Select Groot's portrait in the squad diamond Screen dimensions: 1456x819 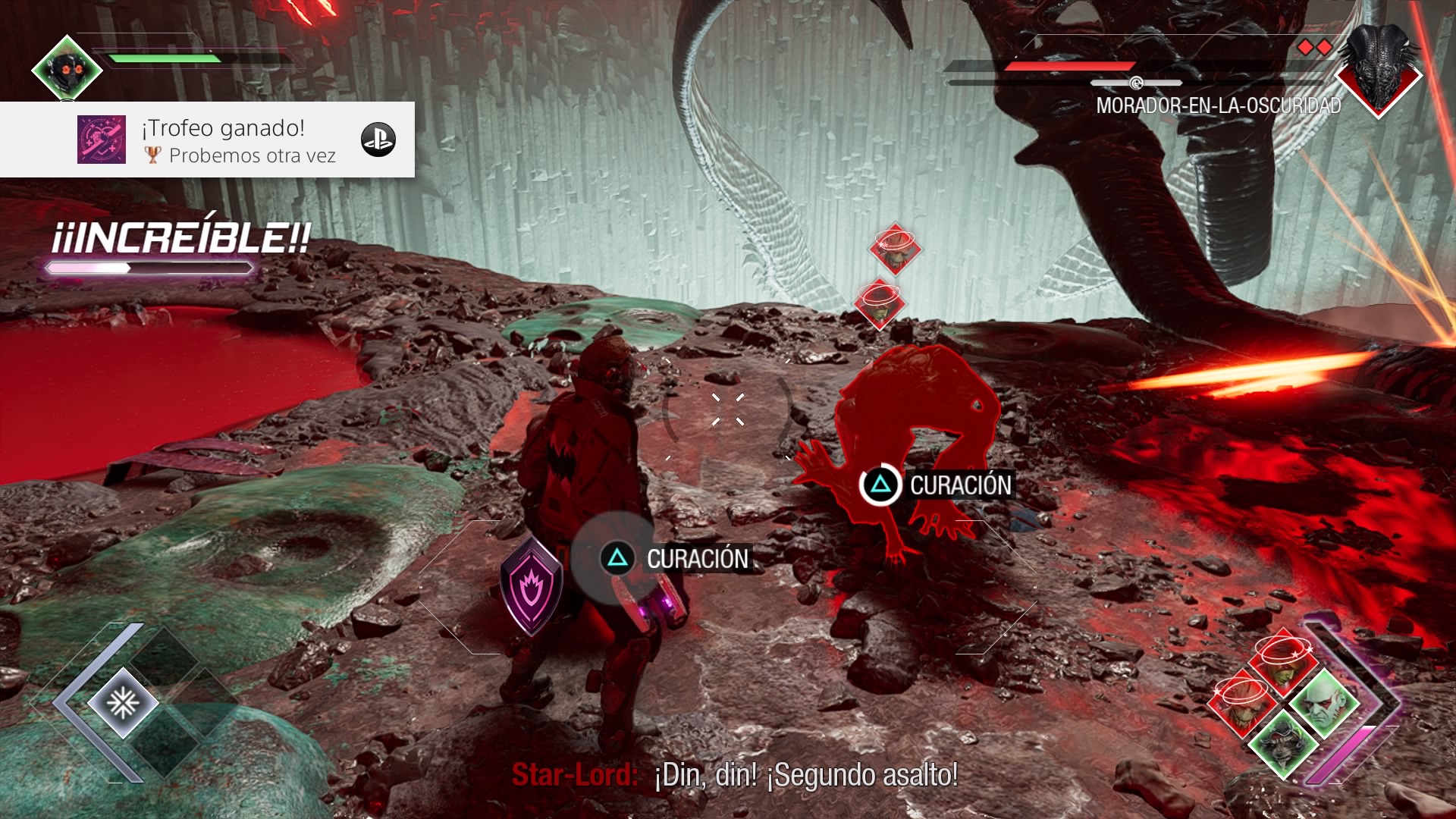pyautogui.click(x=1241, y=704)
